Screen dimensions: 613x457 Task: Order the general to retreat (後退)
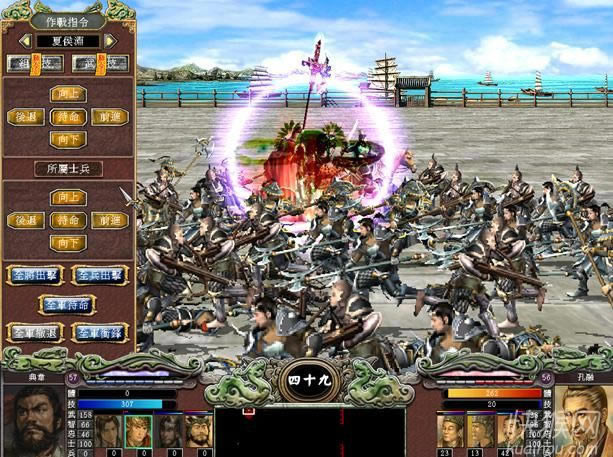click(x=24, y=117)
